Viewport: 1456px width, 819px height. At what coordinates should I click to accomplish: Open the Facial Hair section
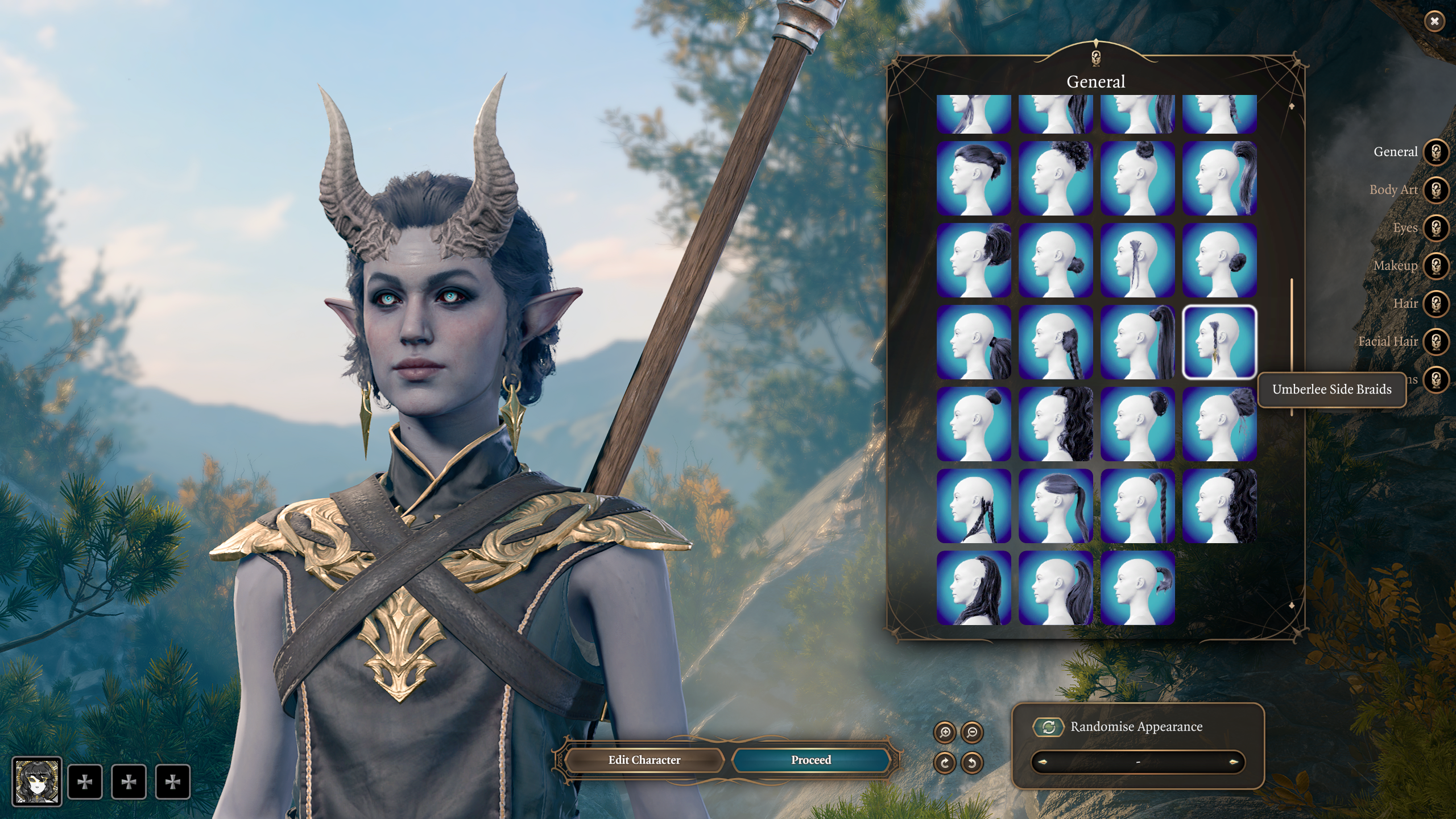[x=1438, y=341]
